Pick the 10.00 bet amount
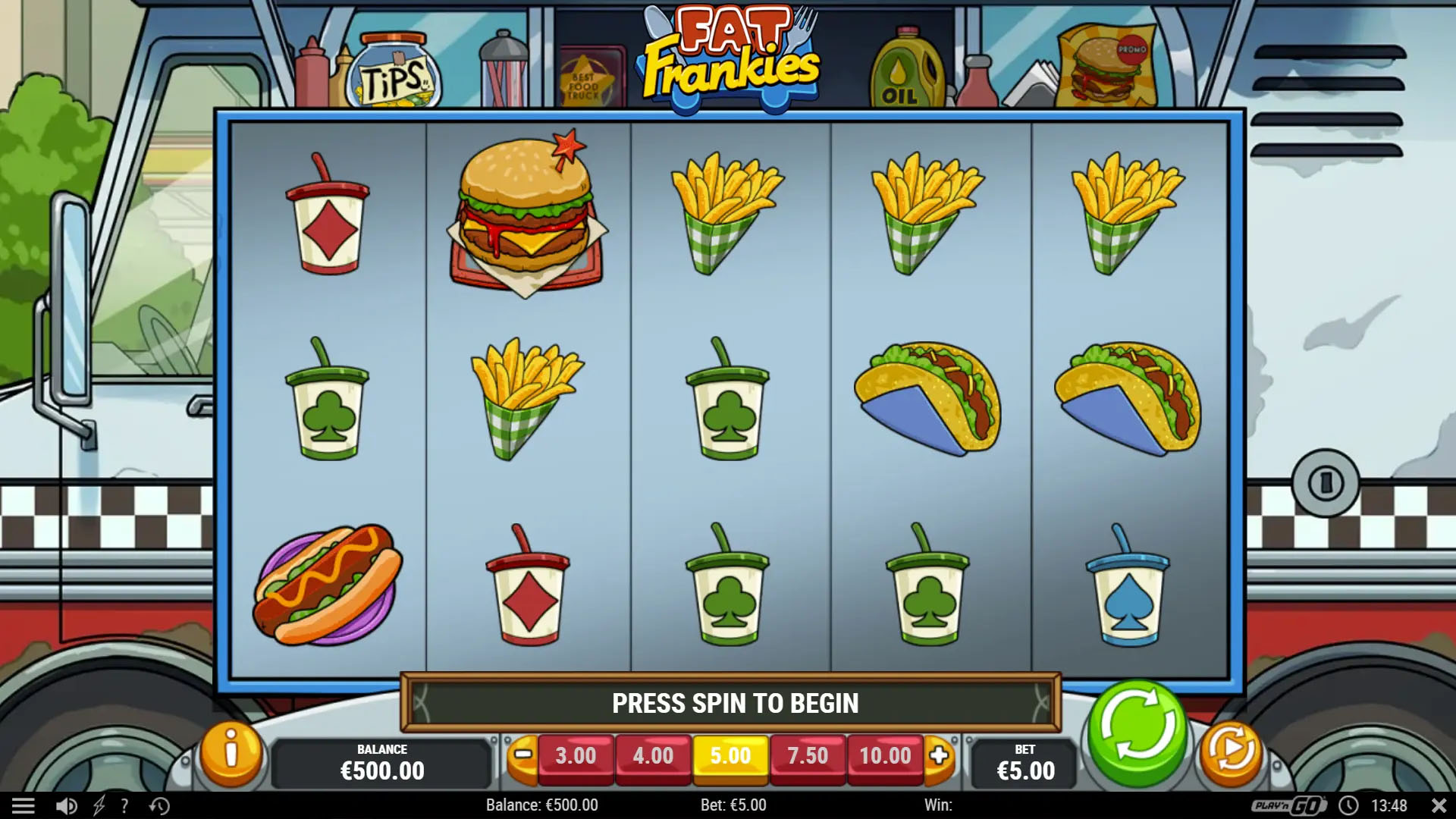 [x=885, y=756]
